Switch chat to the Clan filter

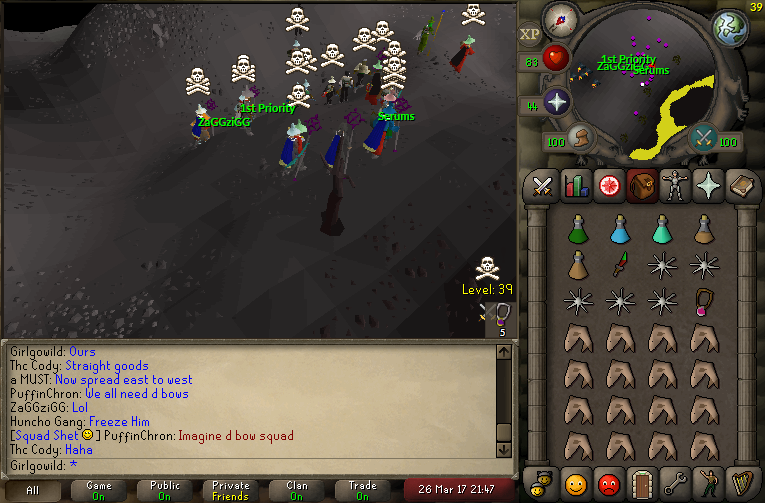pyautogui.click(x=297, y=490)
